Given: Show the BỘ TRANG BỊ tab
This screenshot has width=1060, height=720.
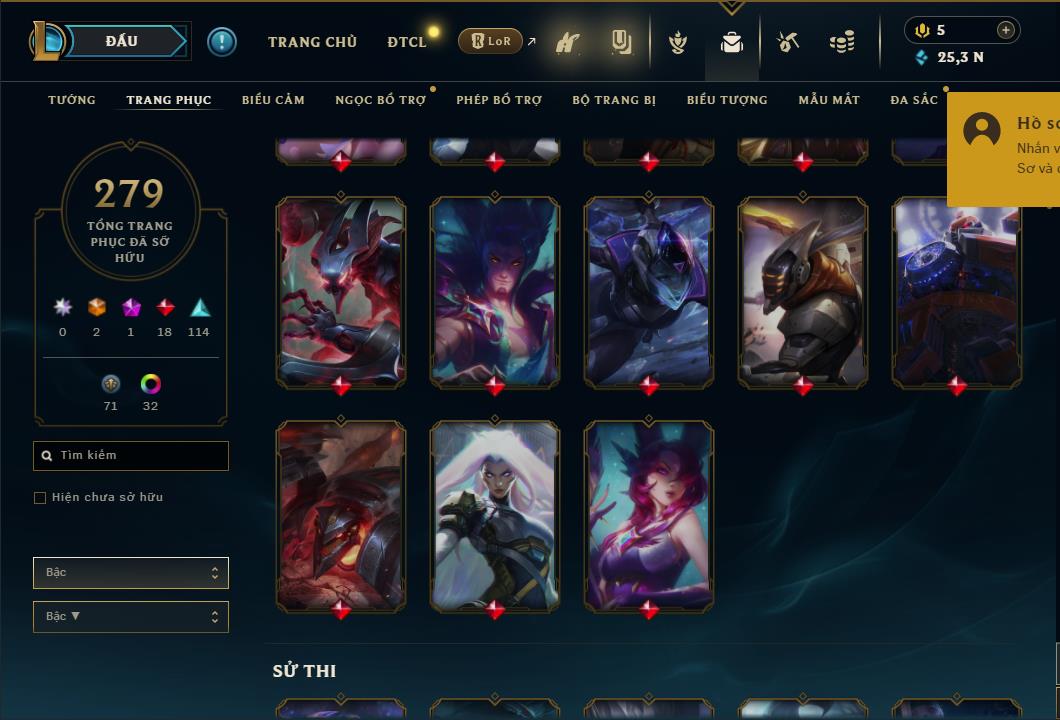Looking at the screenshot, I should click(x=614, y=100).
